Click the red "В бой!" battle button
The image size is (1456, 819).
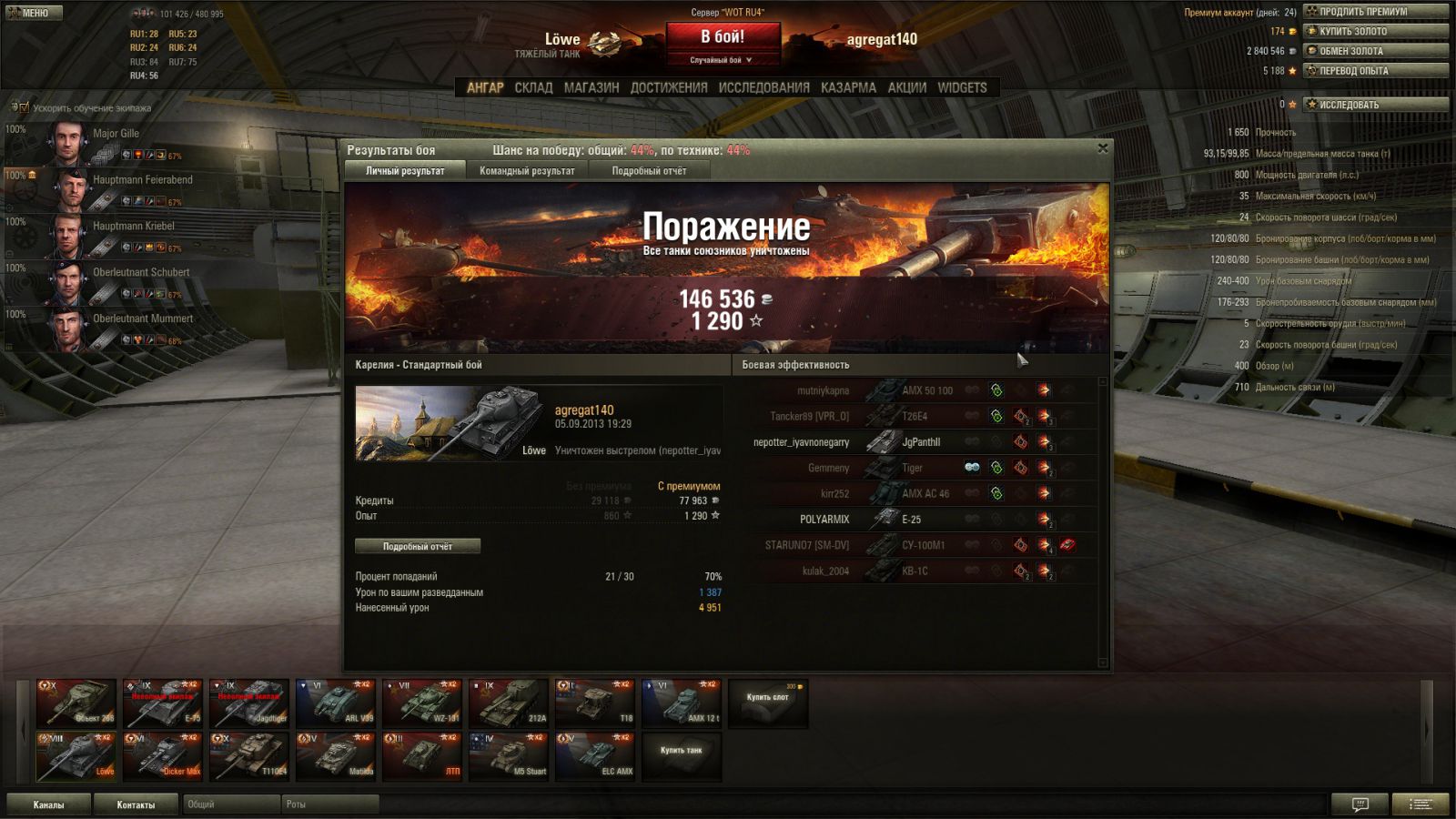(723, 37)
